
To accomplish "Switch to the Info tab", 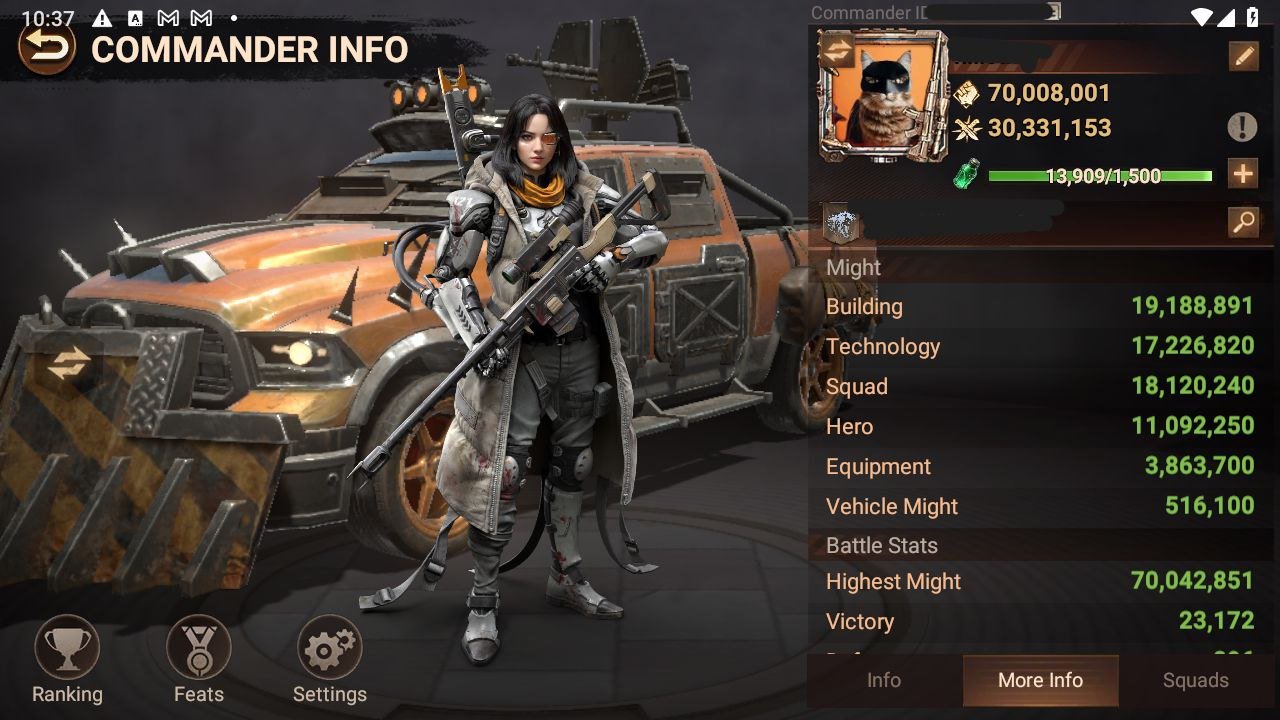I will (x=884, y=681).
